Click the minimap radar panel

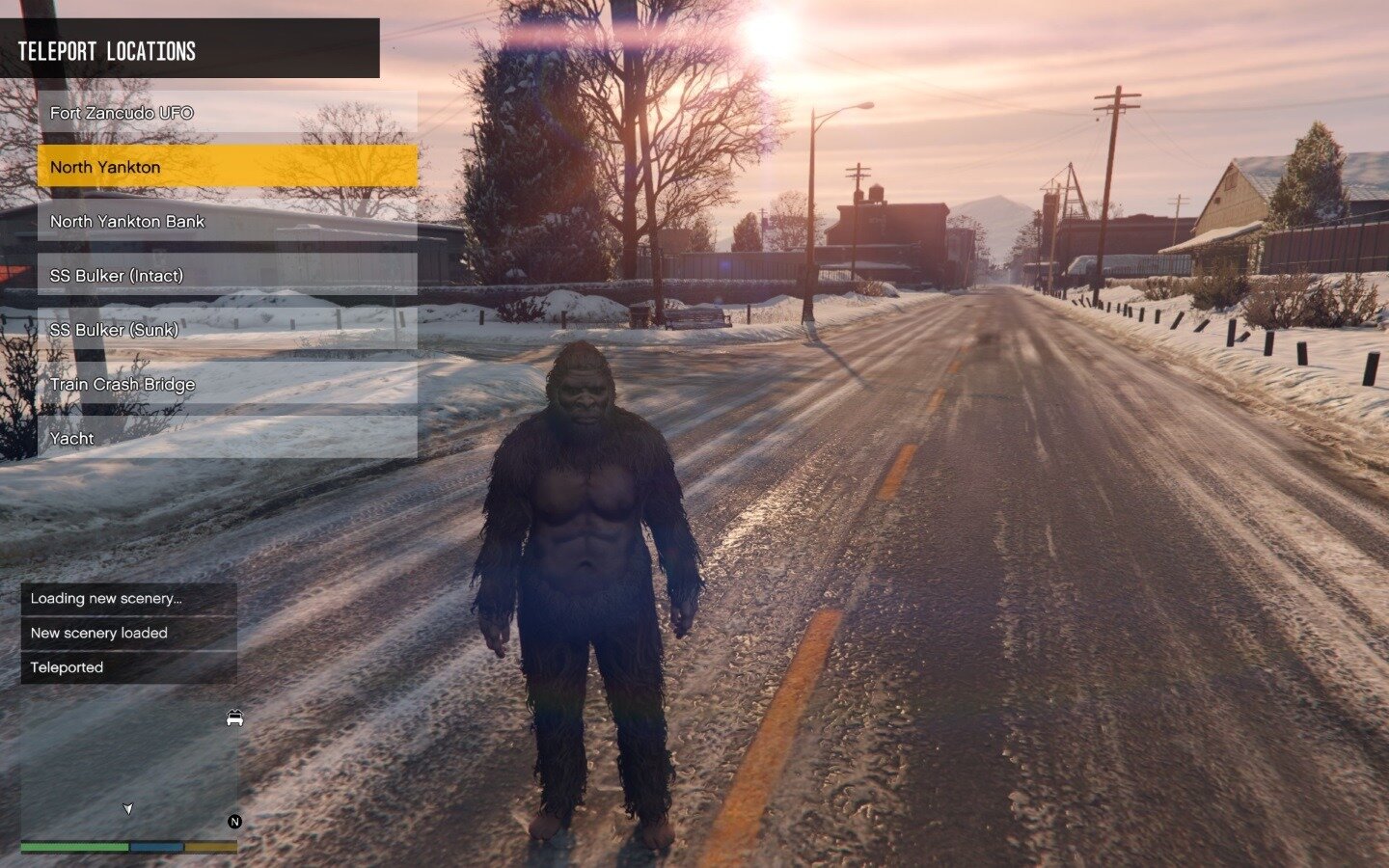(129, 767)
